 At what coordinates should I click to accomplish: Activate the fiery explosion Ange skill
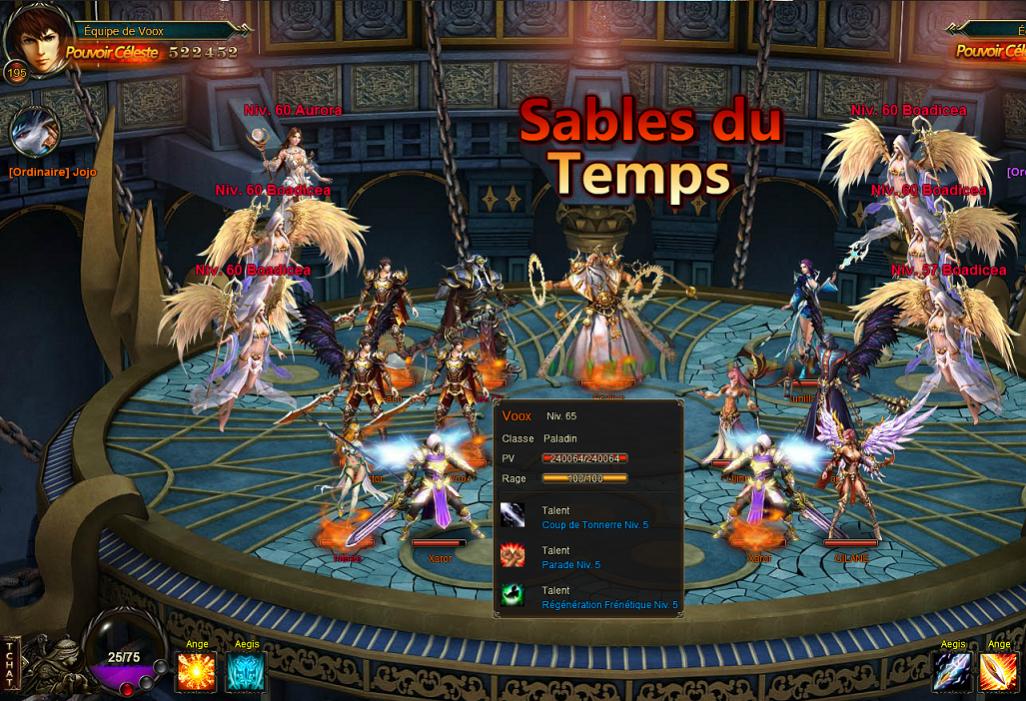[196, 672]
